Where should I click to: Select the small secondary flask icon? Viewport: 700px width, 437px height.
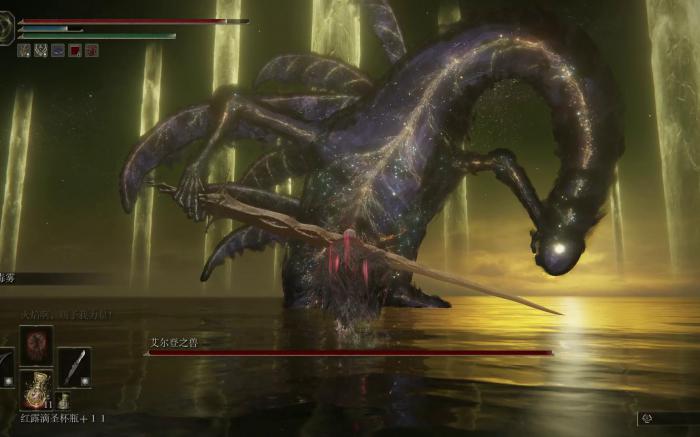coord(64,401)
